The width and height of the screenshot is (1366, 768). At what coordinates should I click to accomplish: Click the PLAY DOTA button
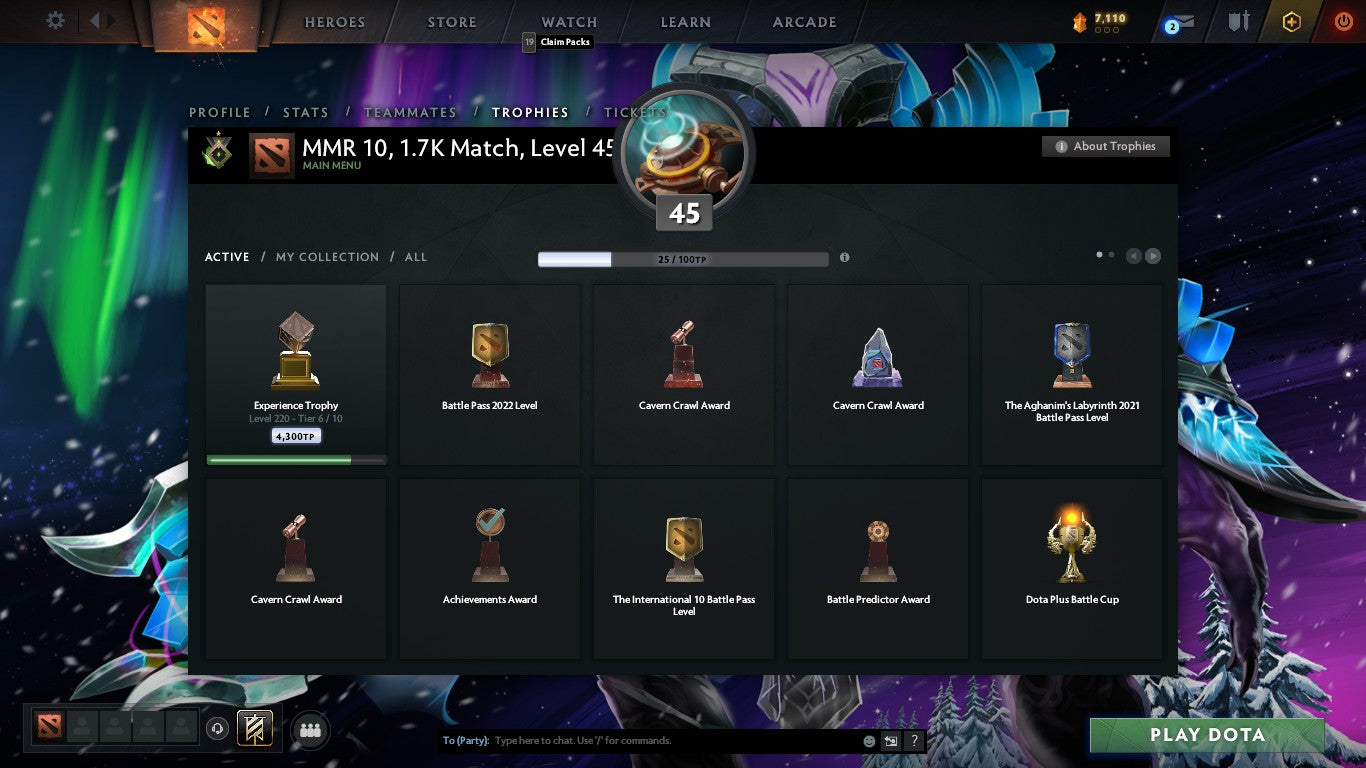(1205, 734)
